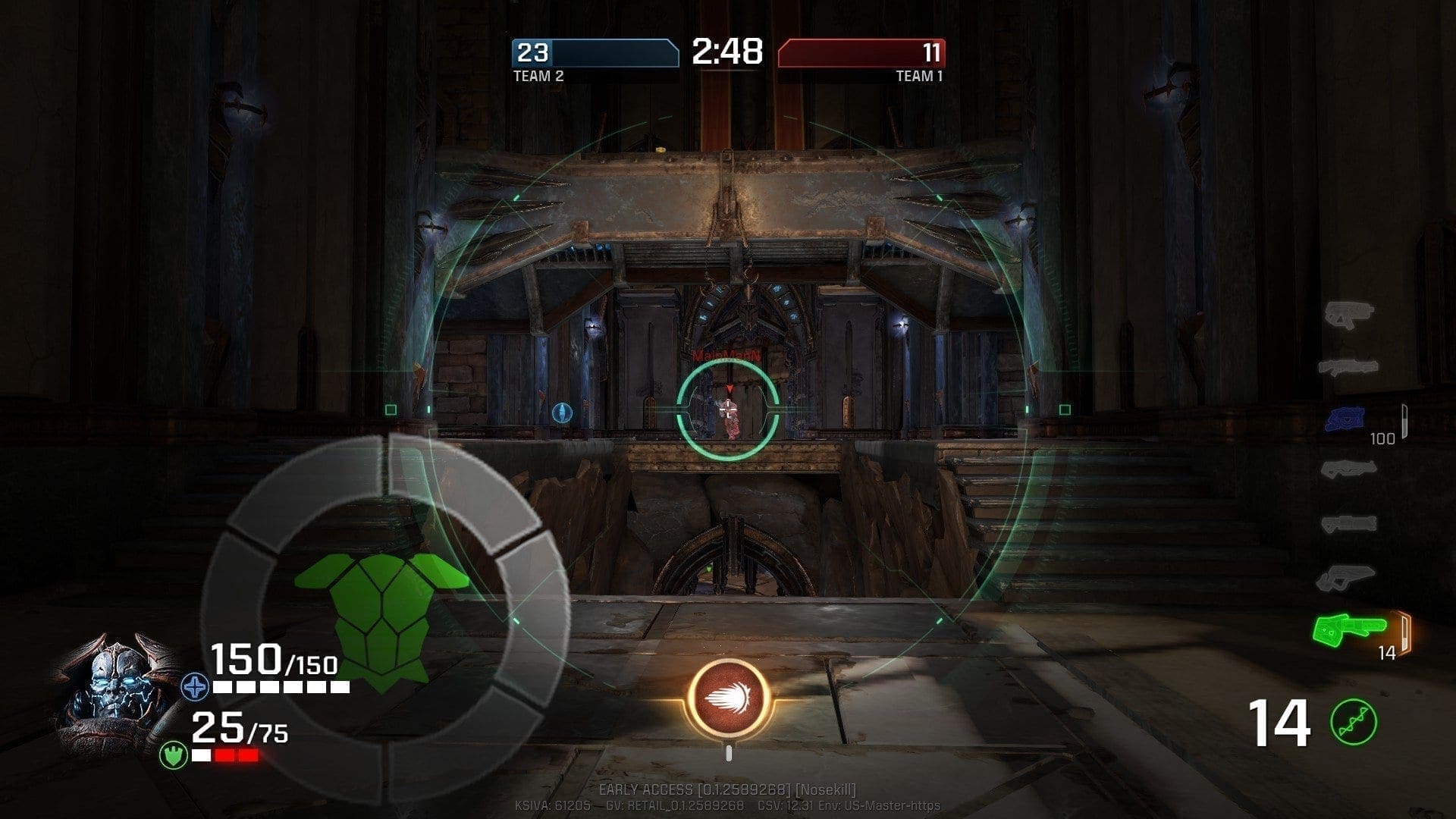Image resolution: width=1456 pixels, height=819 pixels.
Task: Activate the Bull Rush ability icon
Action: coord(729,698)
